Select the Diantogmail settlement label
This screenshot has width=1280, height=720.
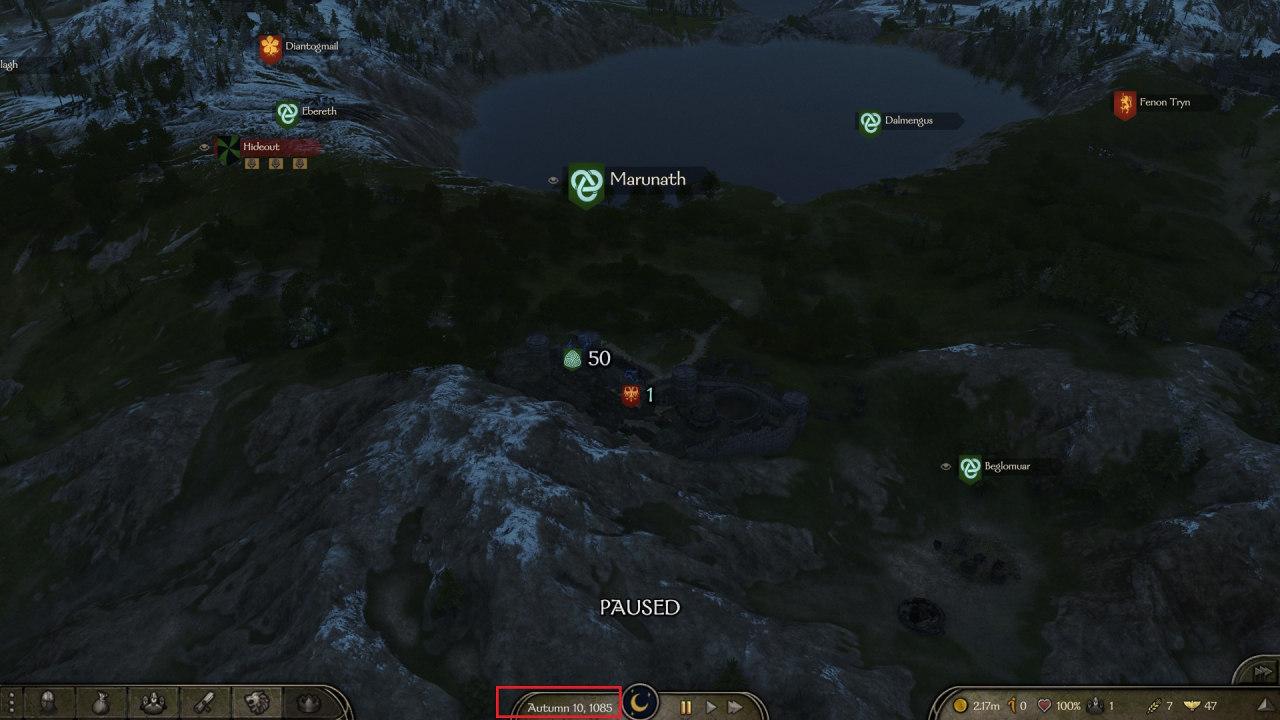coord(309,46)
